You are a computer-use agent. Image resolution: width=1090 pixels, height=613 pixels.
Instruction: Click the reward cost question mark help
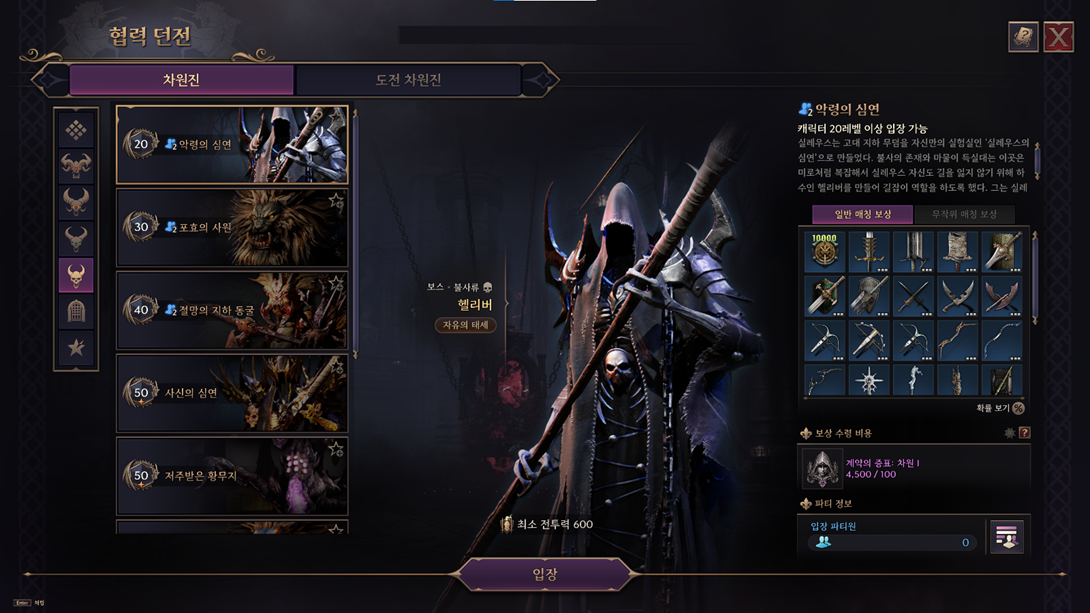(1024, 433)
